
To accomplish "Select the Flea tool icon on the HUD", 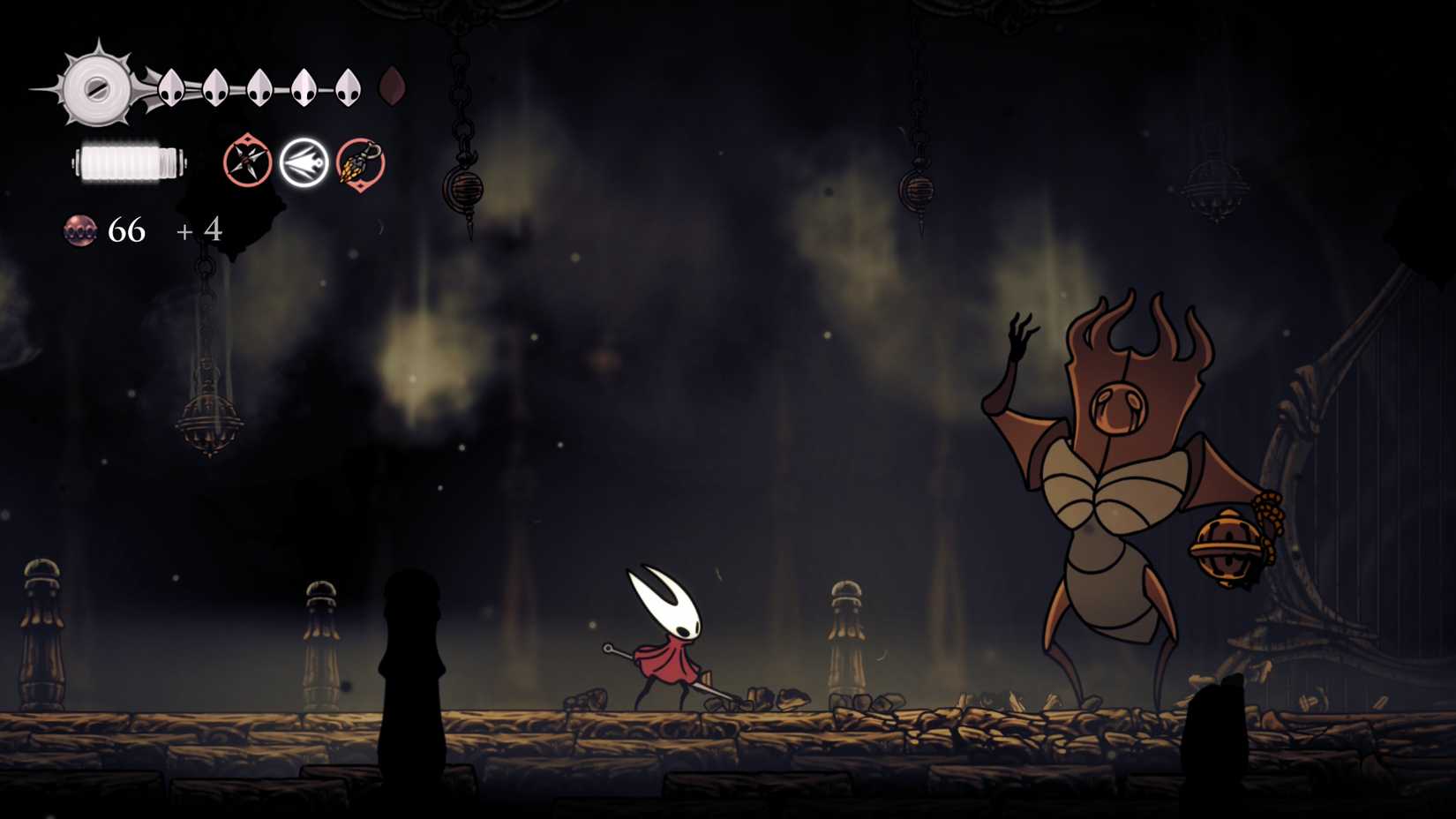I will pyautogui.click(x=361, y=164).
